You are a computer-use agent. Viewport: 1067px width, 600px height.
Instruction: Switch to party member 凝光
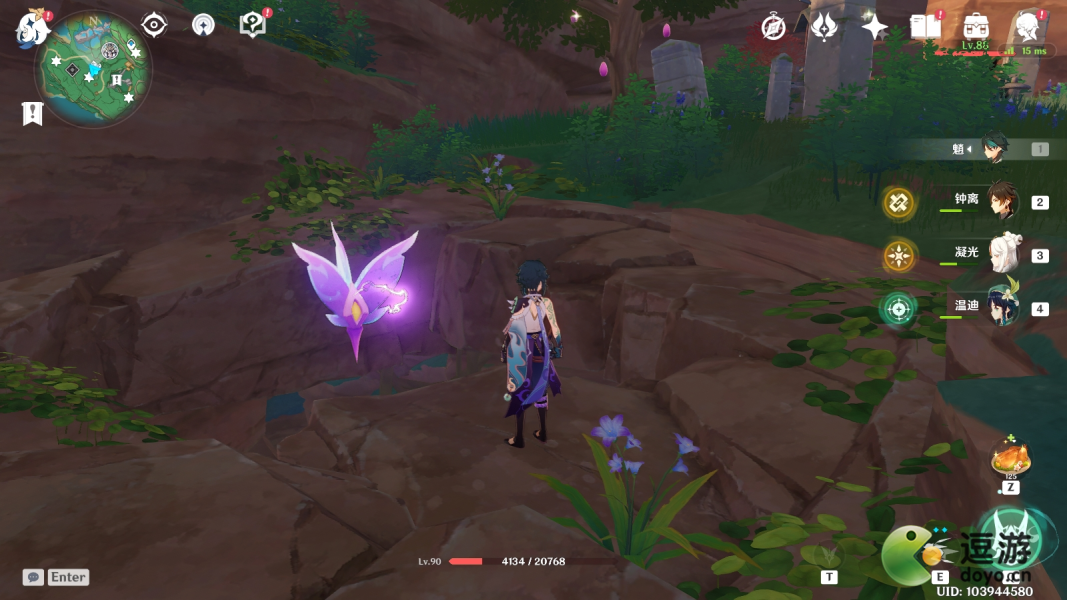coord(1002,254)
